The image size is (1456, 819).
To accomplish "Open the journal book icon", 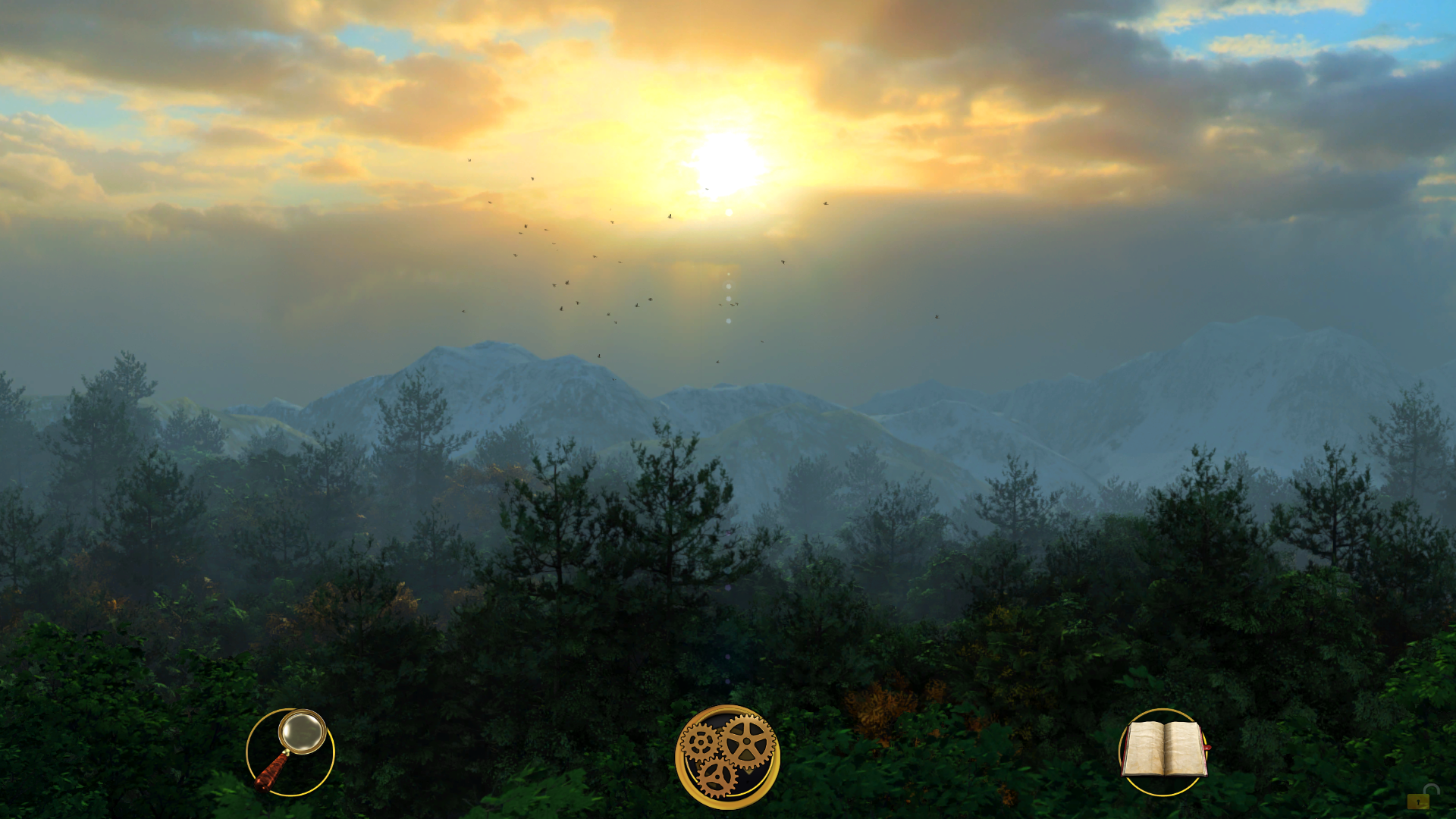I will pos(1163,751).
